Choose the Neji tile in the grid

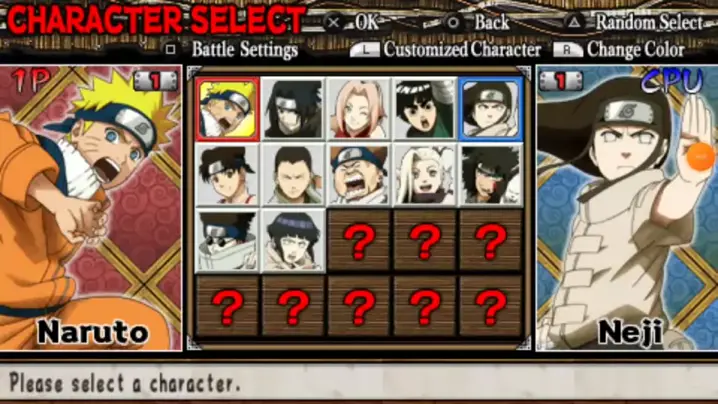click(491, 108)
